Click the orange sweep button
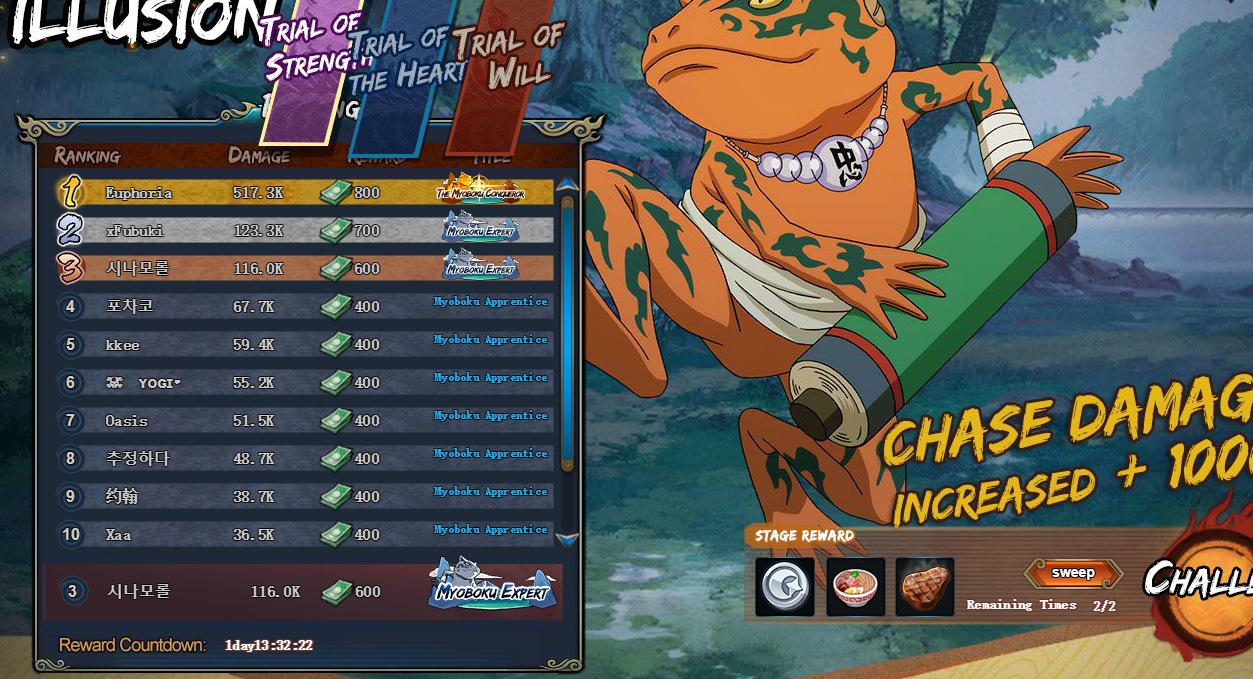The image size is (1253, 679). [x=1073, y=573]
